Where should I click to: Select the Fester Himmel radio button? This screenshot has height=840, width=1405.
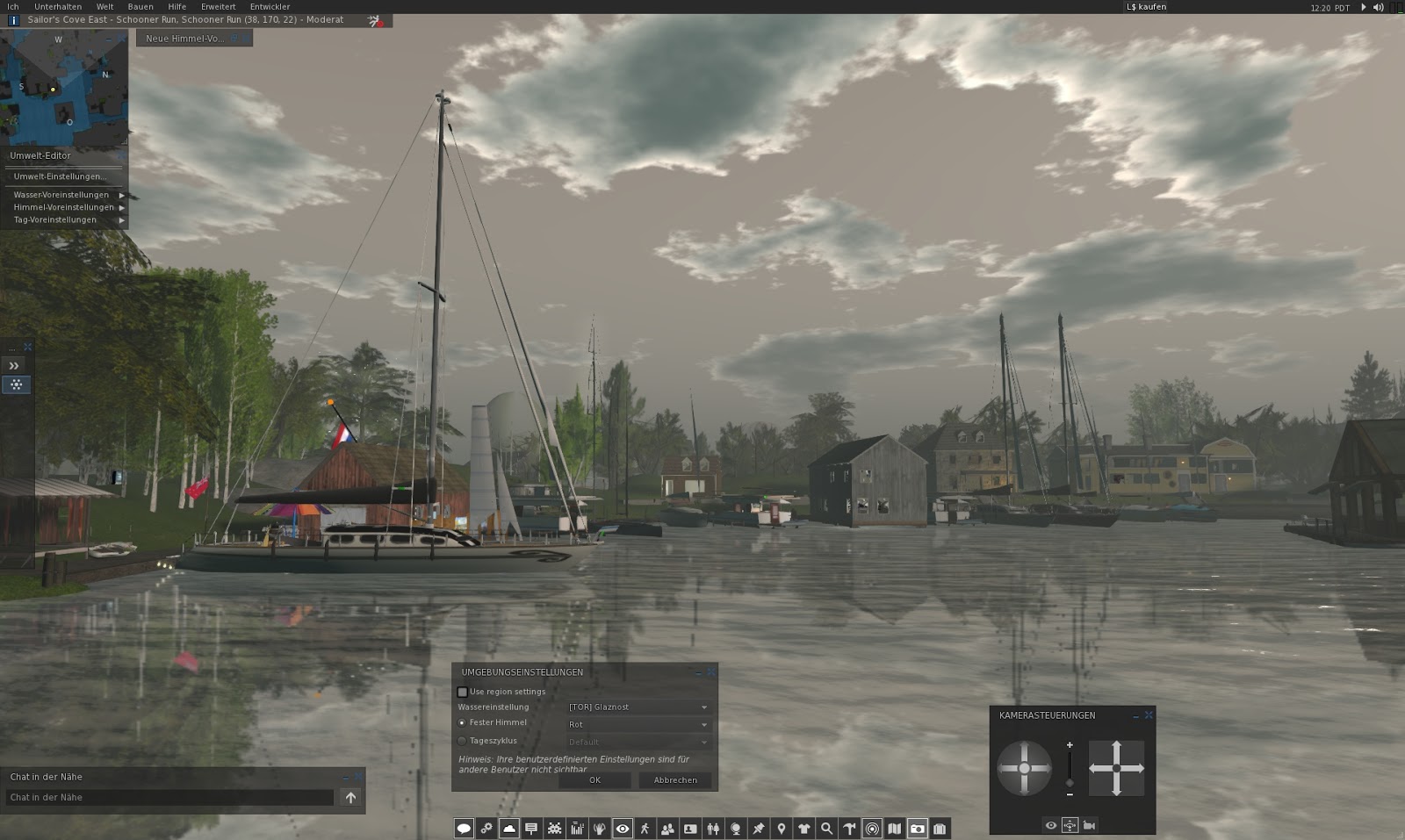462,722
